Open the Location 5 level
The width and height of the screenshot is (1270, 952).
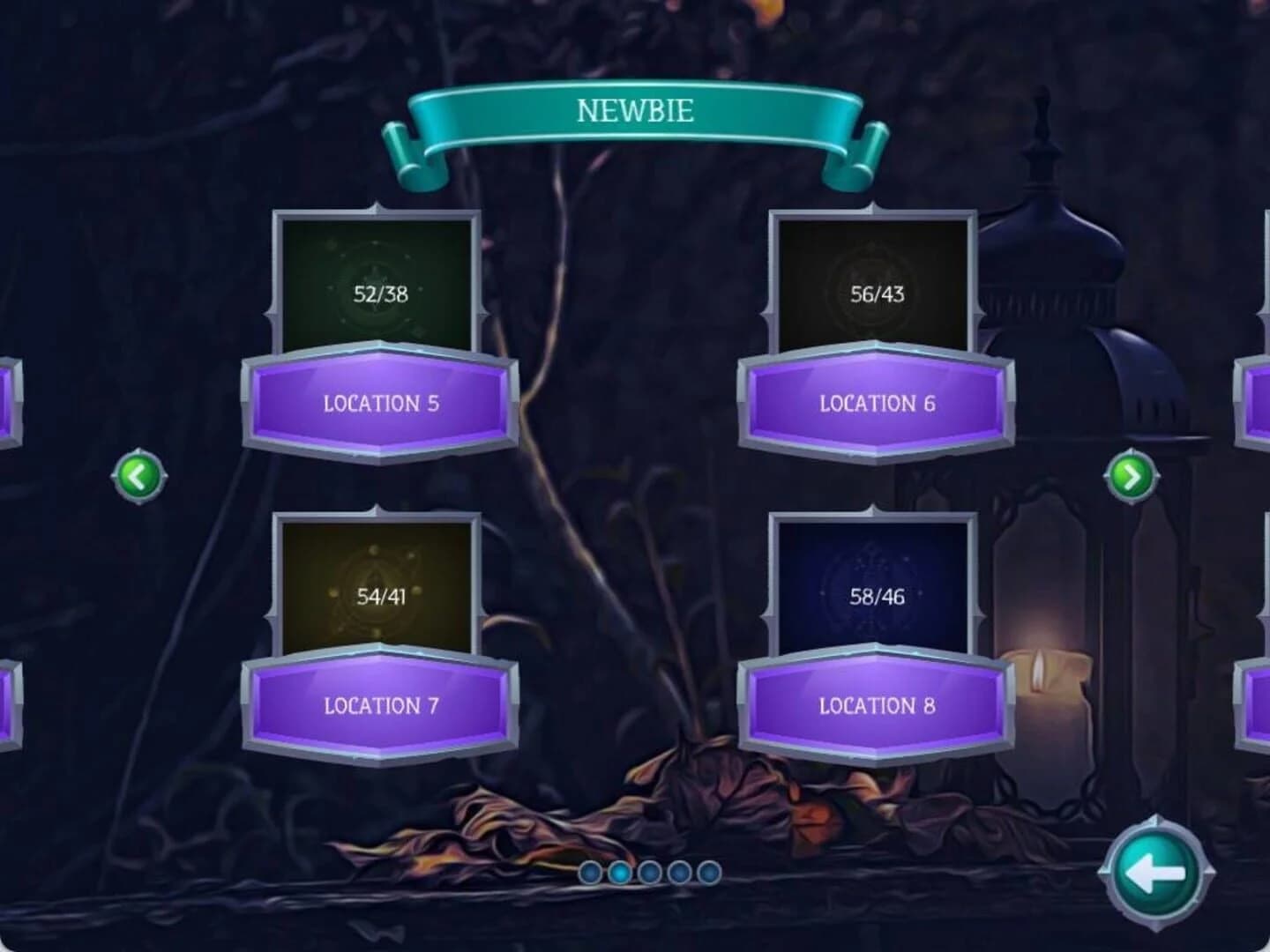379,403
